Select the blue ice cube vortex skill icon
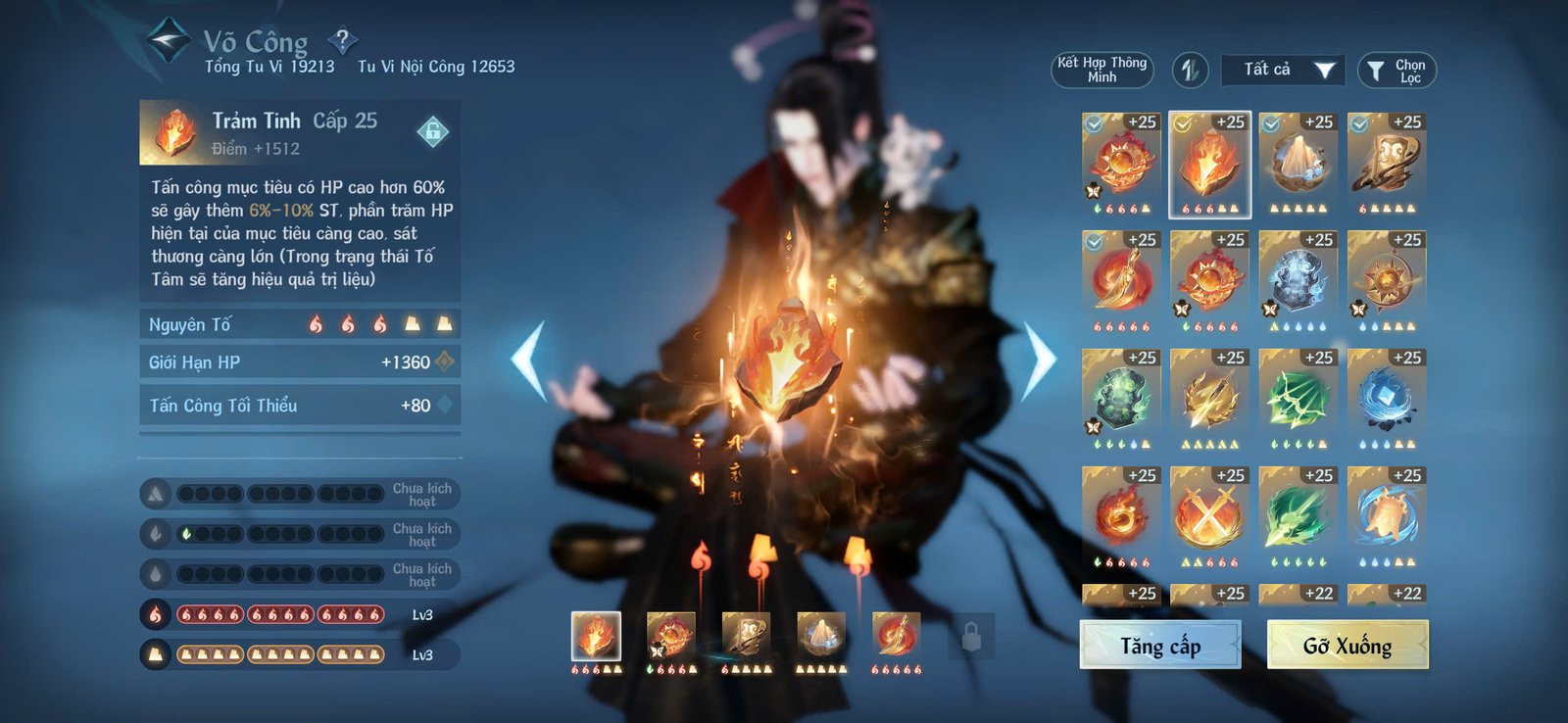 (x=1388, y=397)
